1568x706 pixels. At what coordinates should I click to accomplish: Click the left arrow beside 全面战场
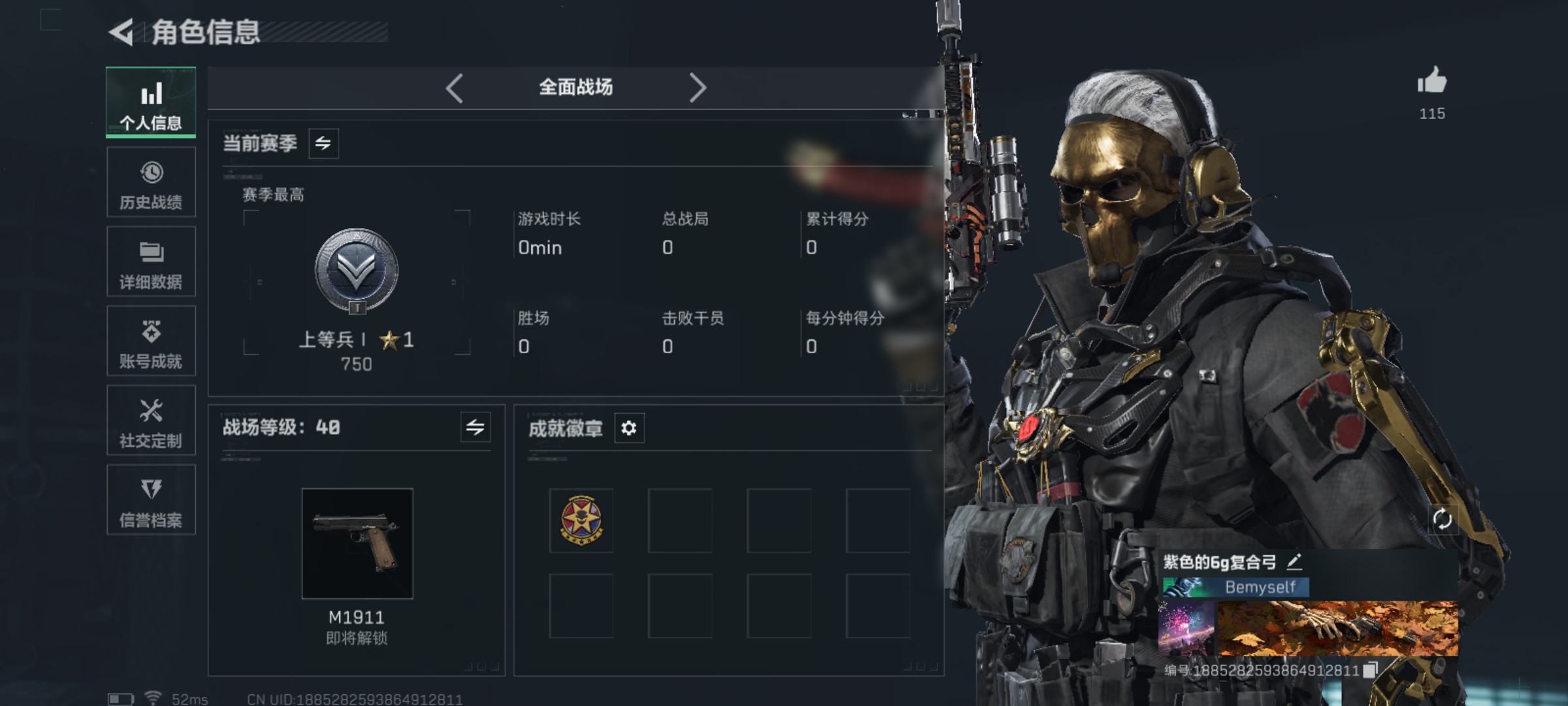pyautogui.click(x=455, y=88)
